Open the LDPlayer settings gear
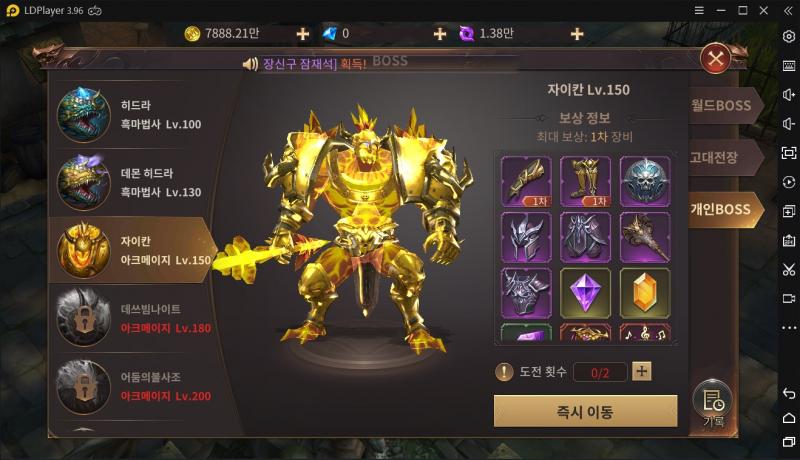This screenshot has width=800, height=460. [x=788, y=36]
